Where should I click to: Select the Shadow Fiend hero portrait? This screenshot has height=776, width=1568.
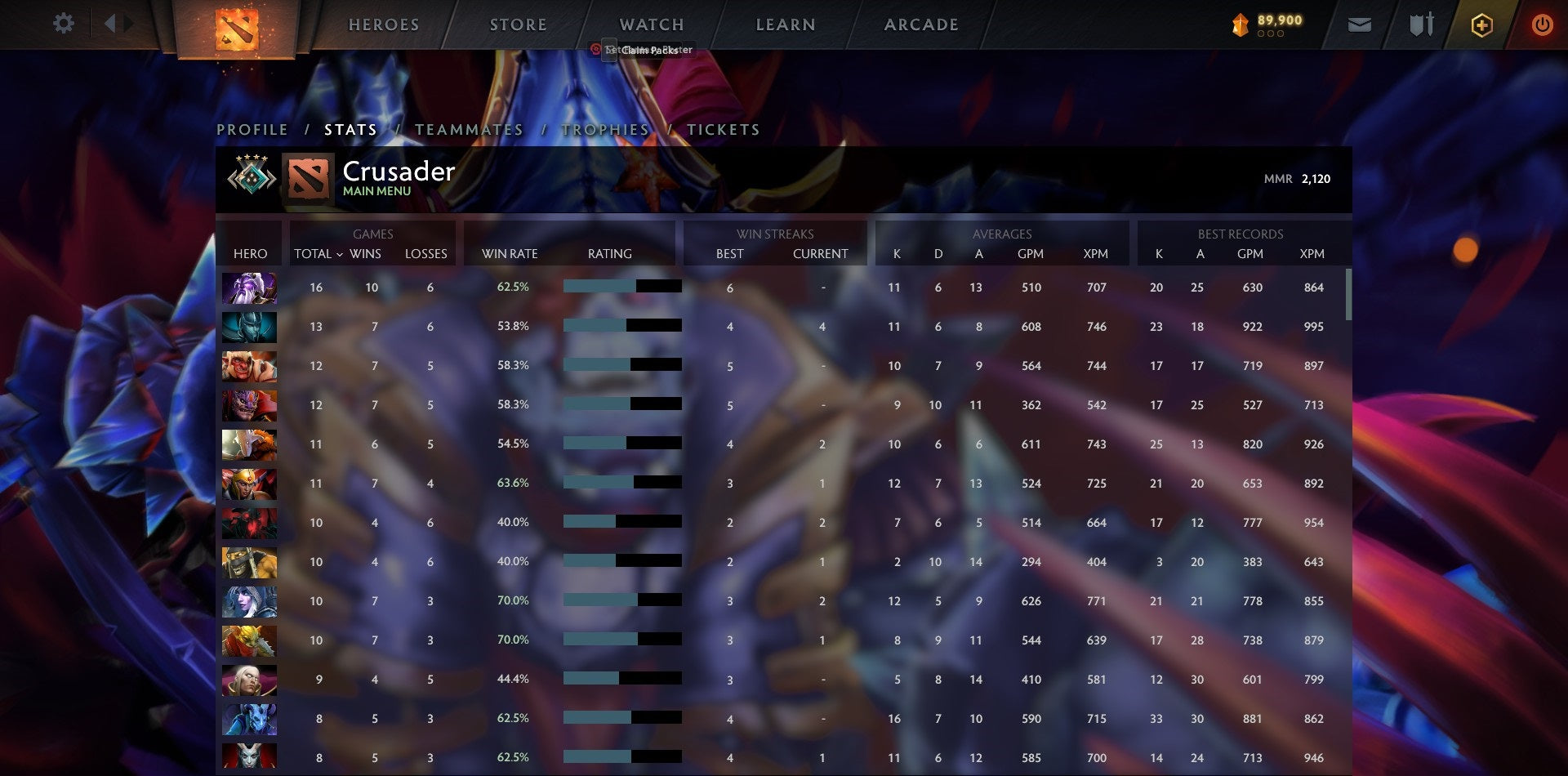point(249,523)
